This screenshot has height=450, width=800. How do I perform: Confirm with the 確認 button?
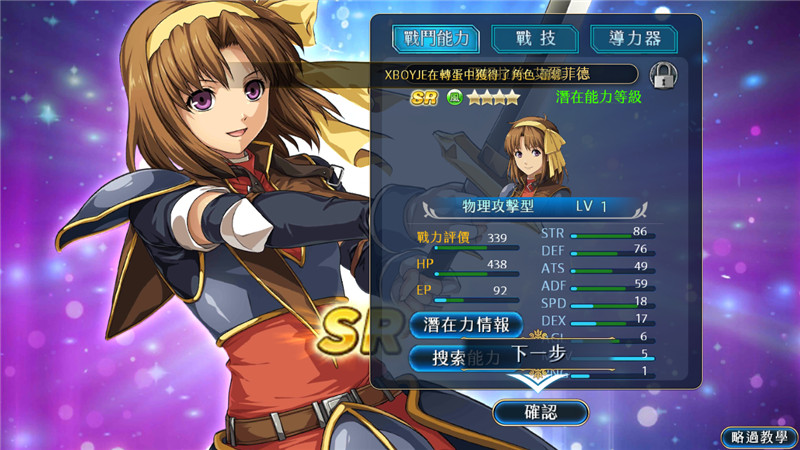pyautogui.click(x=541, y=411)
